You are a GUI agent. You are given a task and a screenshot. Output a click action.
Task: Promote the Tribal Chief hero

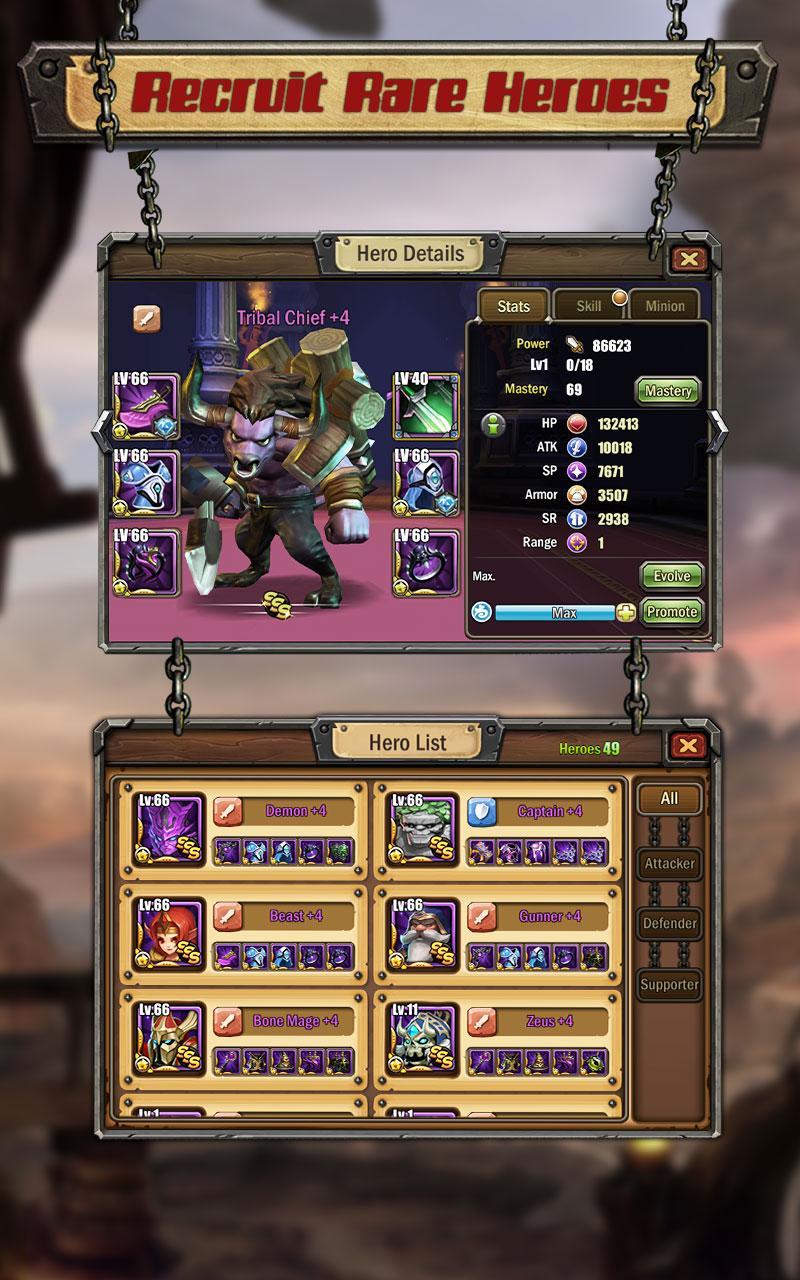tap(672, 612)
